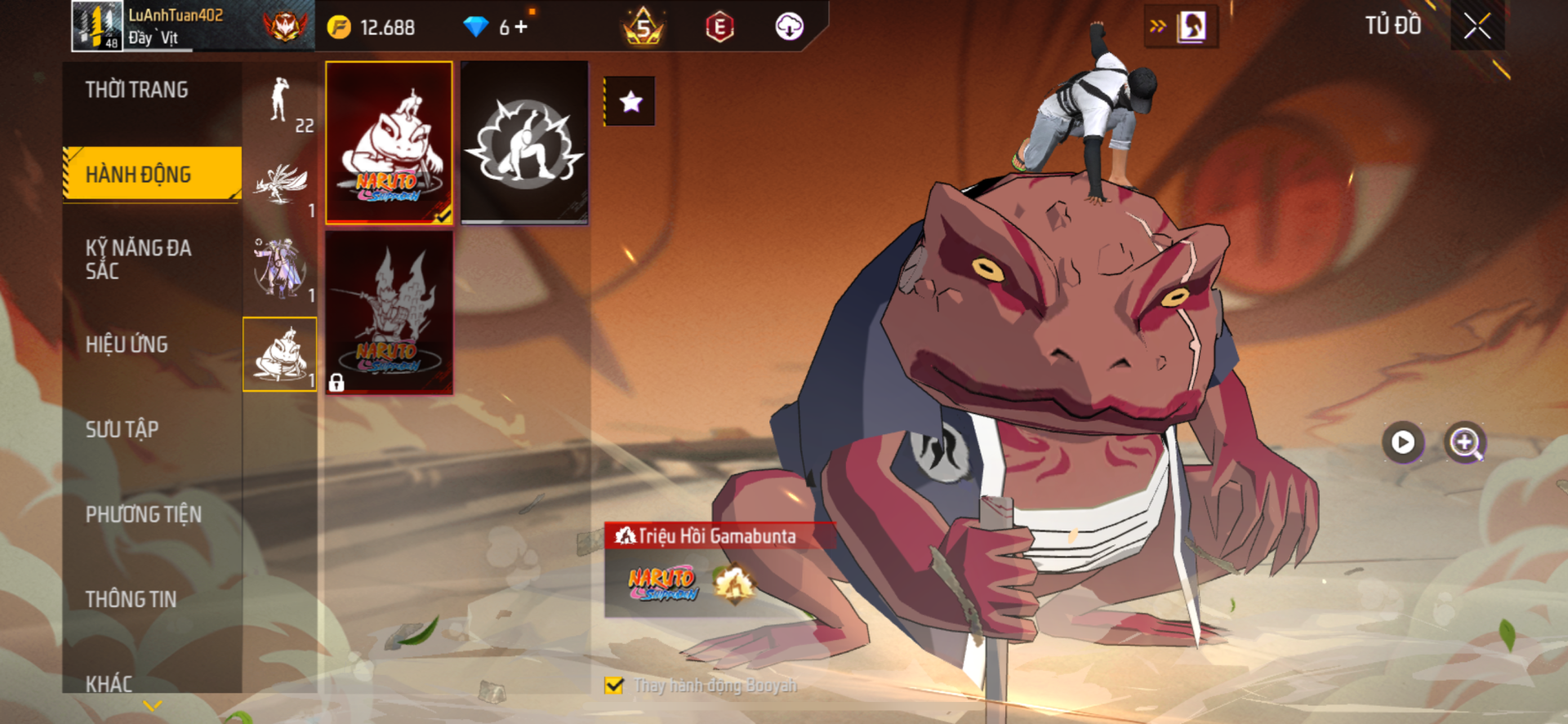This screenshot has width=1568, height=724.
Task: Go to the Sưu Tập tab
Action: 122,429
